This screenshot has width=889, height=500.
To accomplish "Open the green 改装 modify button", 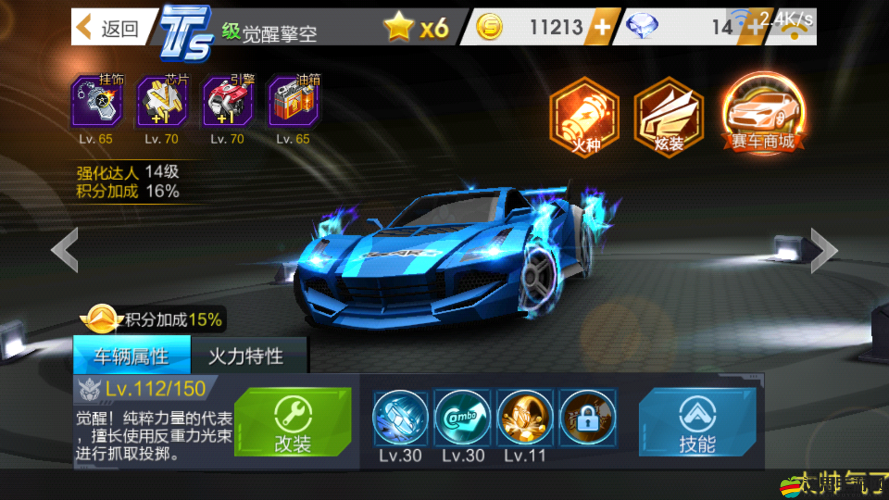I will click(x=293, y=423).
